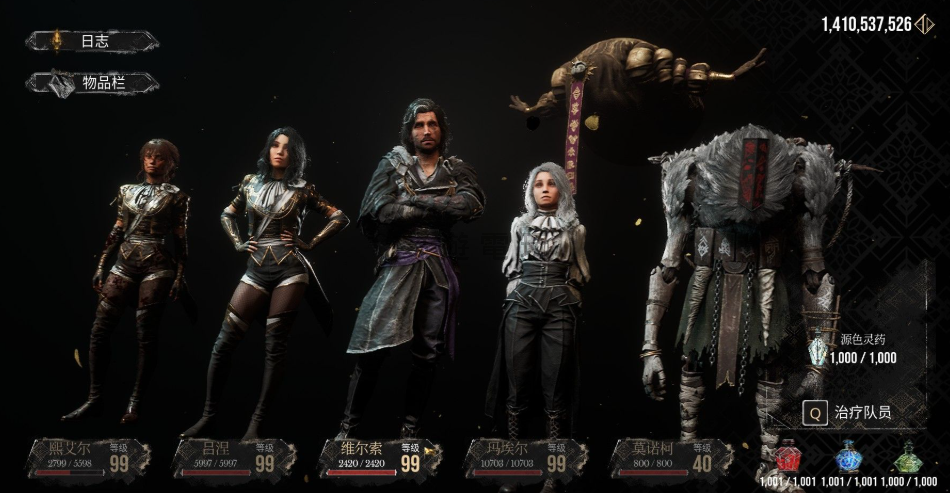Select the blue potion icon

pos(848,456)
